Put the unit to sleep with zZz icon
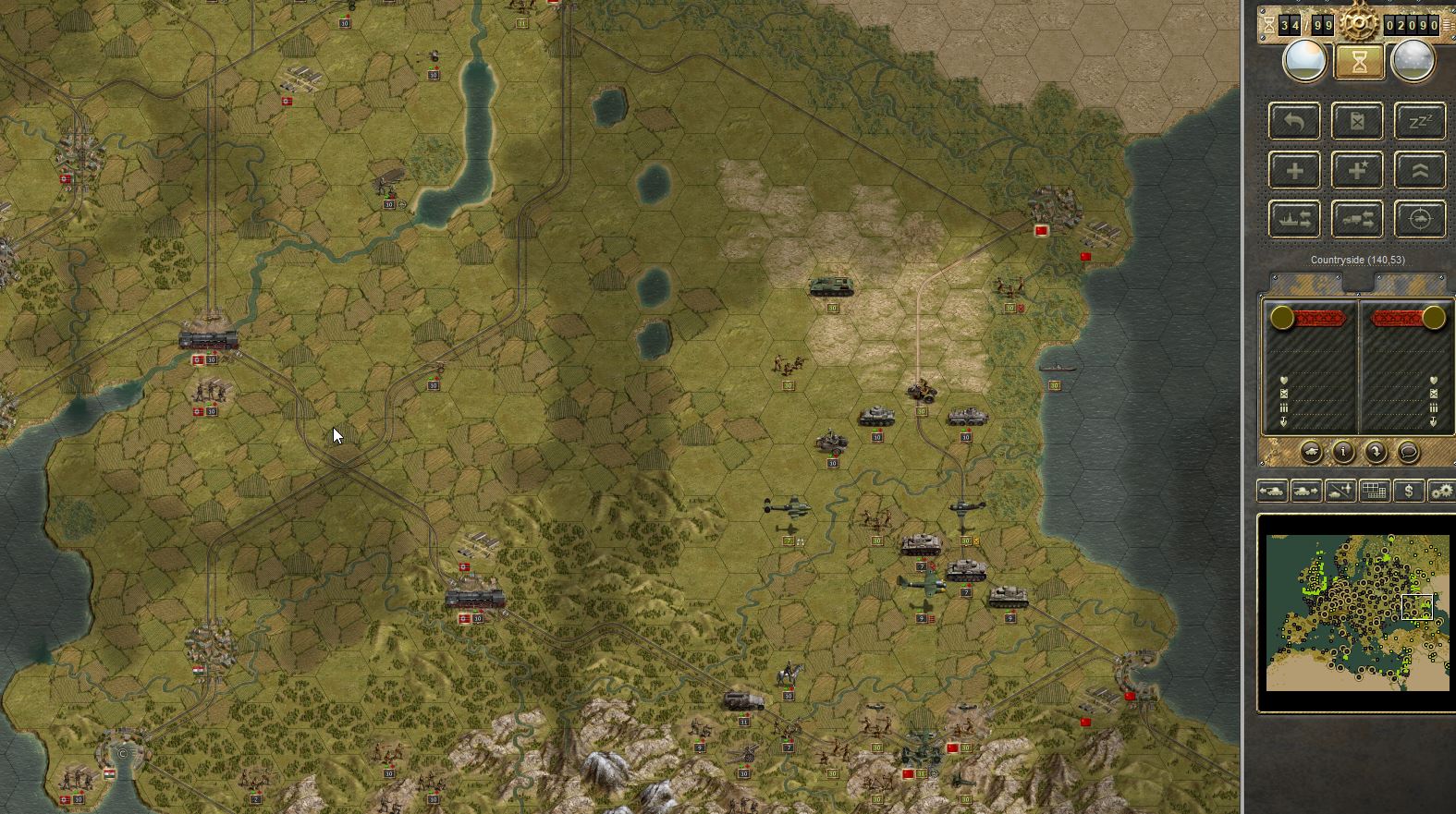This screenshot has height=814, width=1456. click(1420, 121)
